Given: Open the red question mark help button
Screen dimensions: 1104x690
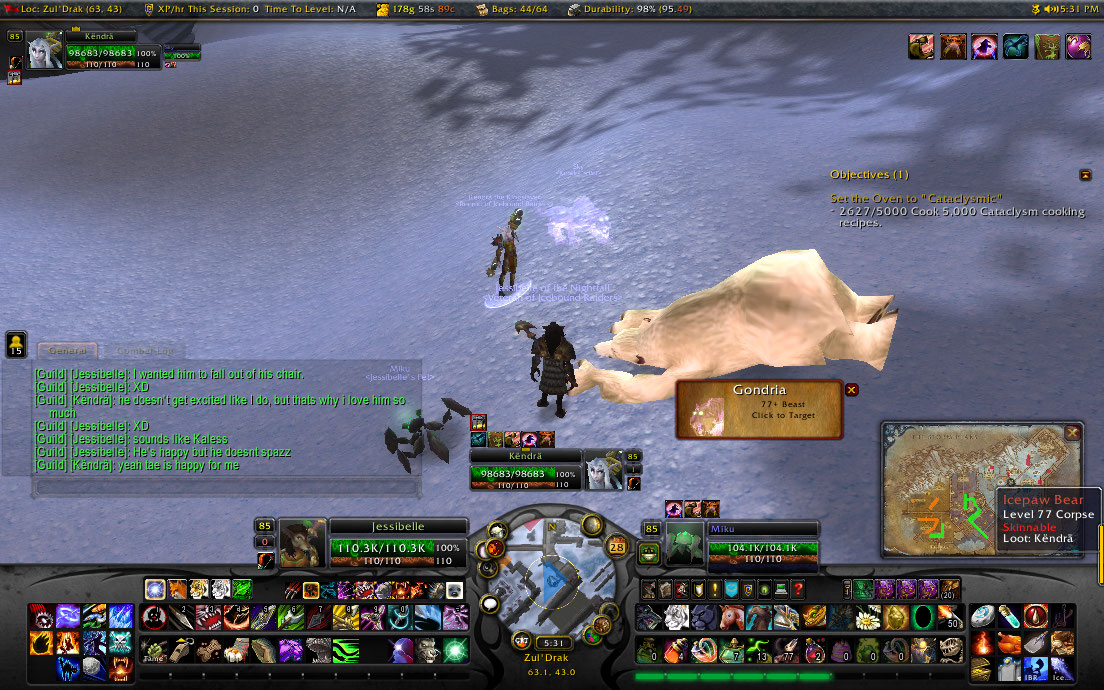Looking at the screenshot, I should 797,590.
